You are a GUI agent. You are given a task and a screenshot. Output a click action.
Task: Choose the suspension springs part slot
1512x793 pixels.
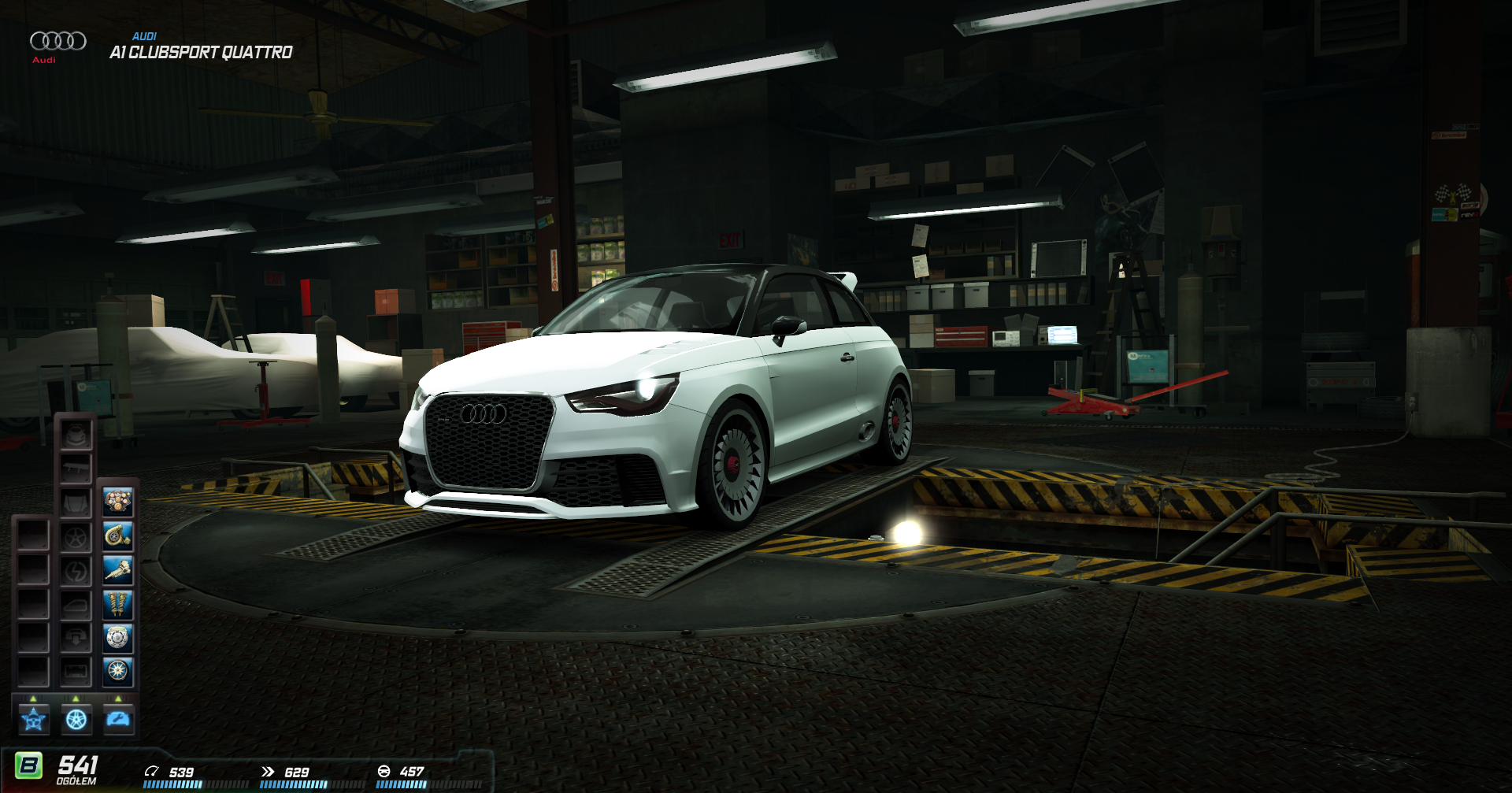click(118, 605)
